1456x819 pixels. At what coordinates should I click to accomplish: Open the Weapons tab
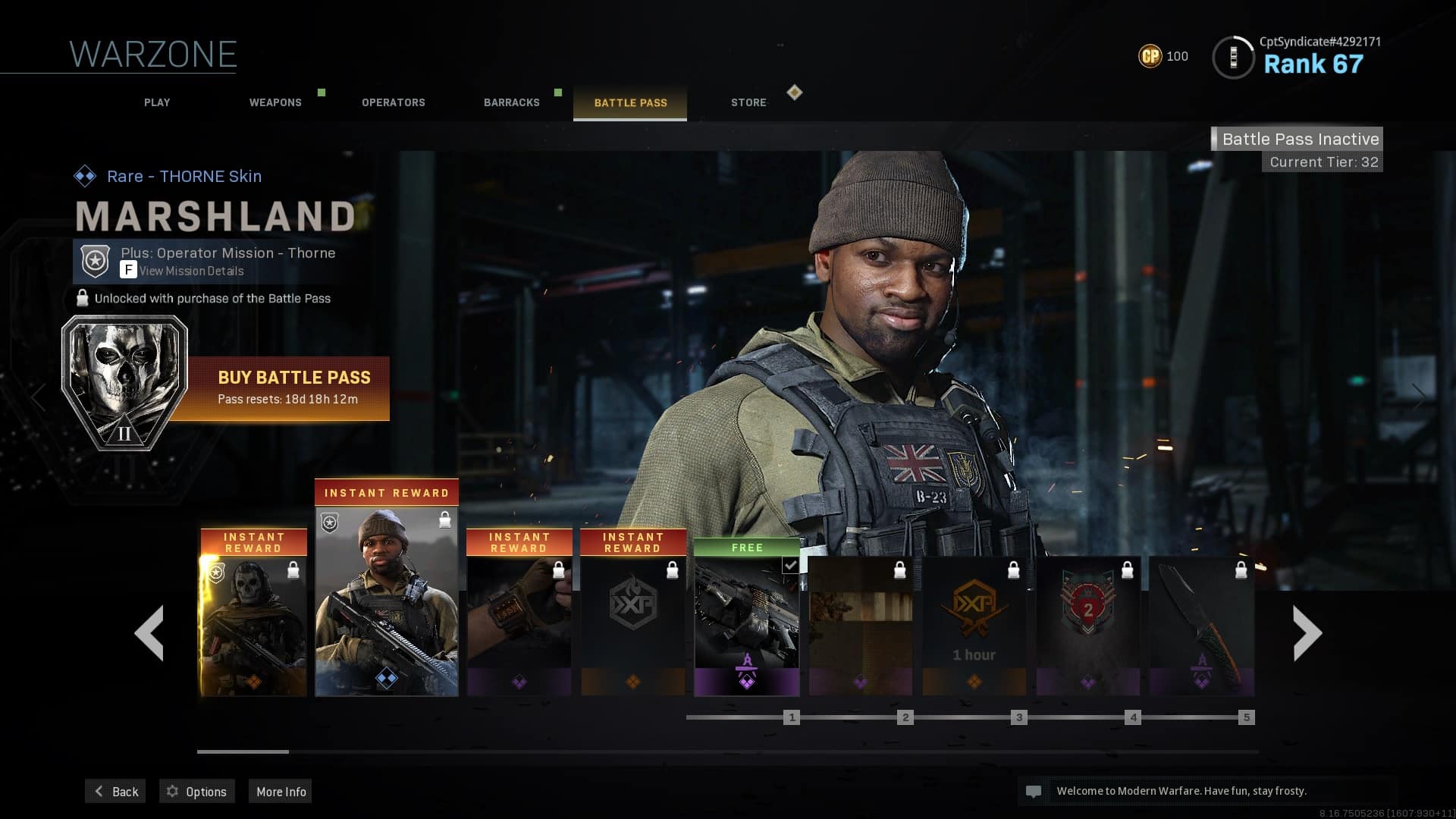(275, 102)
